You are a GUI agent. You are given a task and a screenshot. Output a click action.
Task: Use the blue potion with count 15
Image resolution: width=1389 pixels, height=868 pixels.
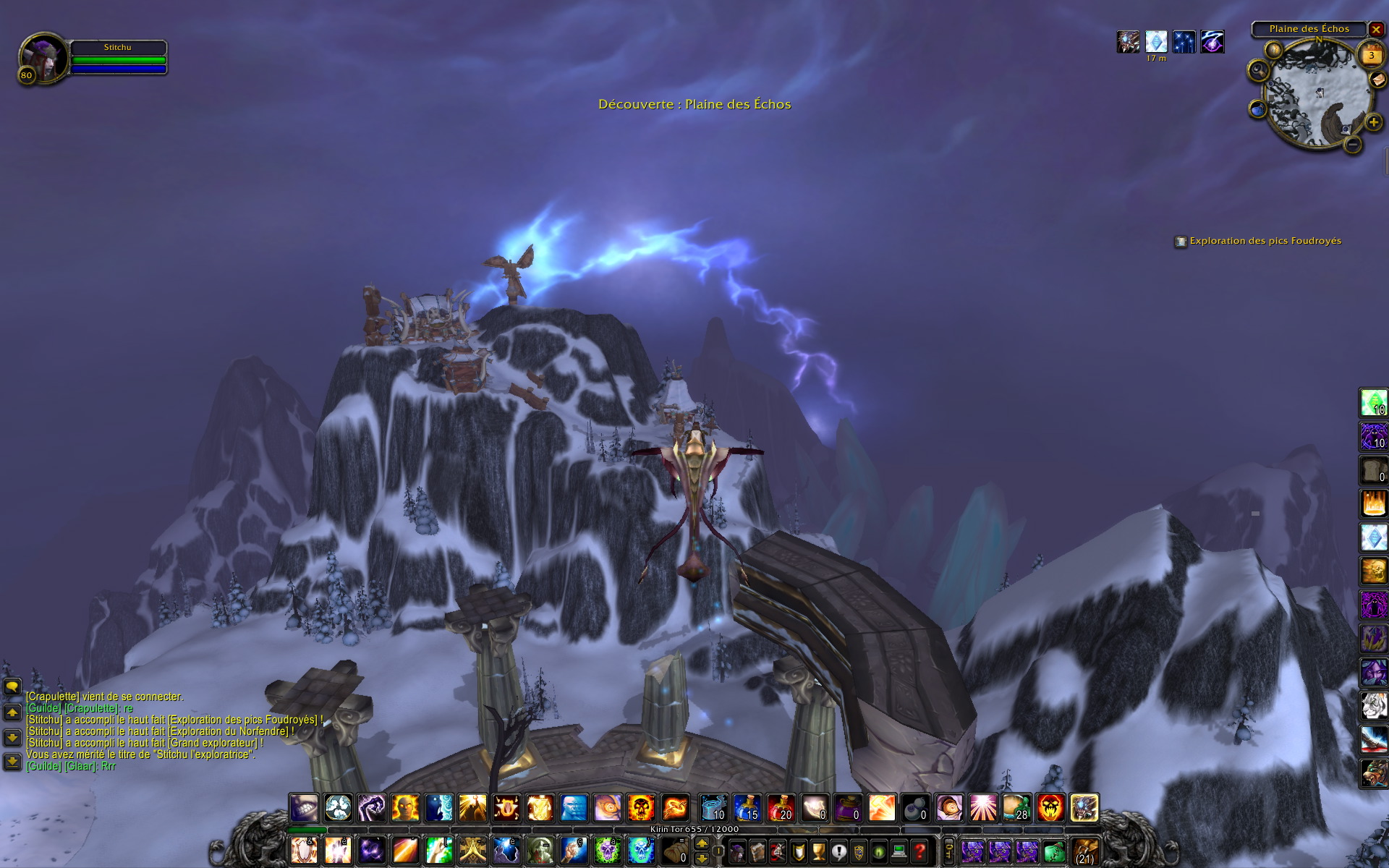(746, 807)
